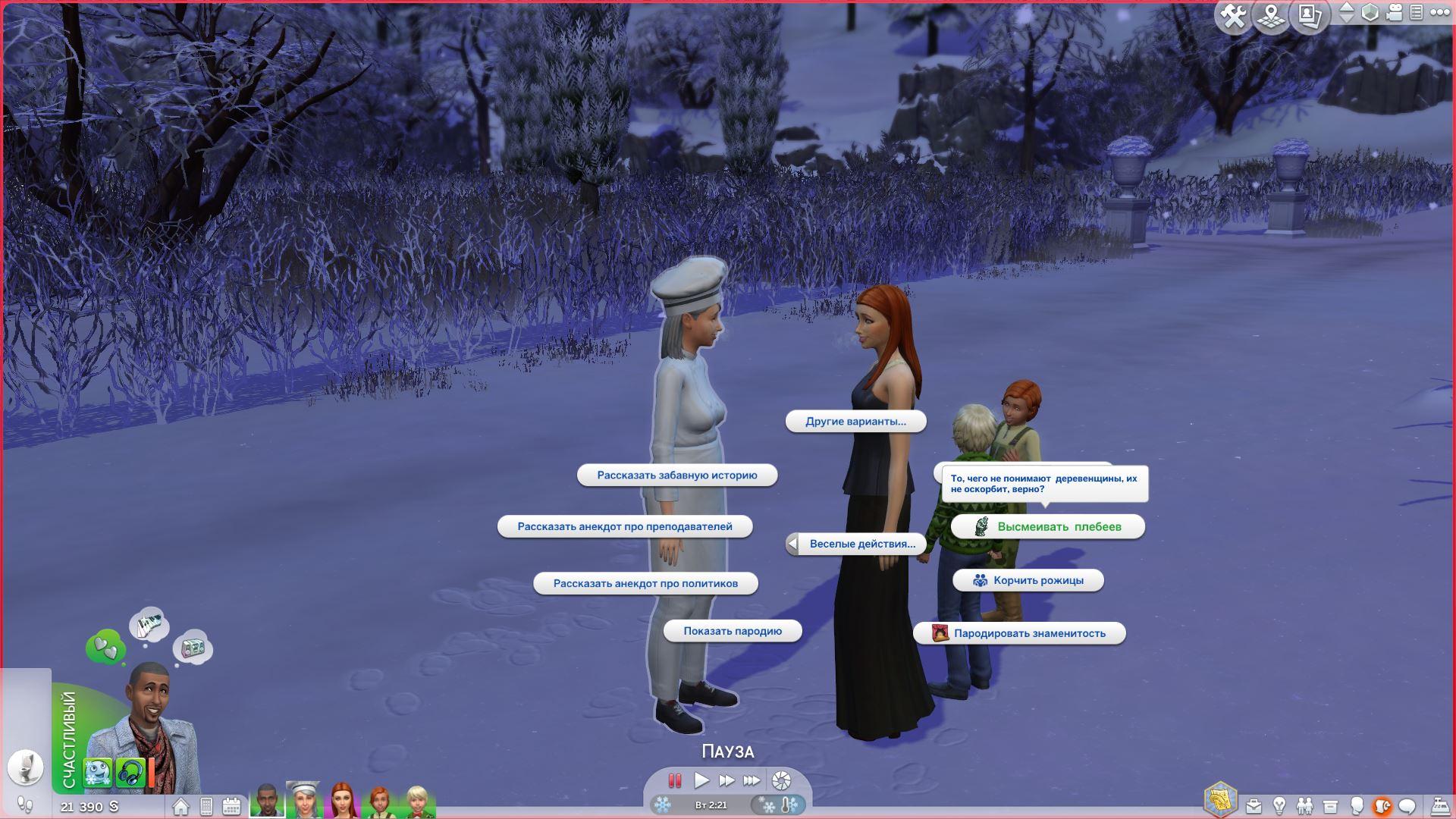Open the three-dots game options menu
The width and height of the screenshot is (1456, 819).
pos(1439,12)
